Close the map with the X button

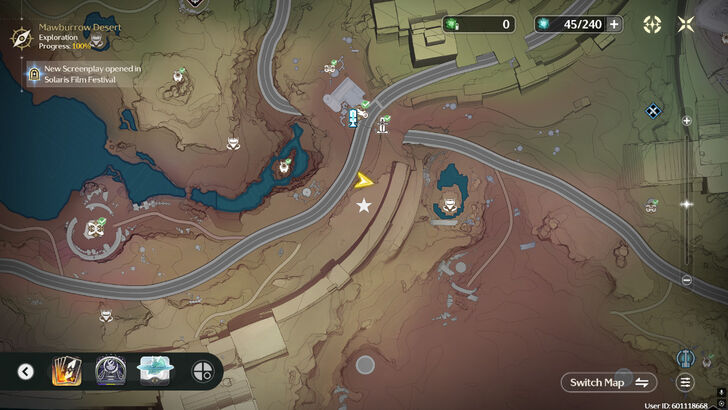pos(686,24)
